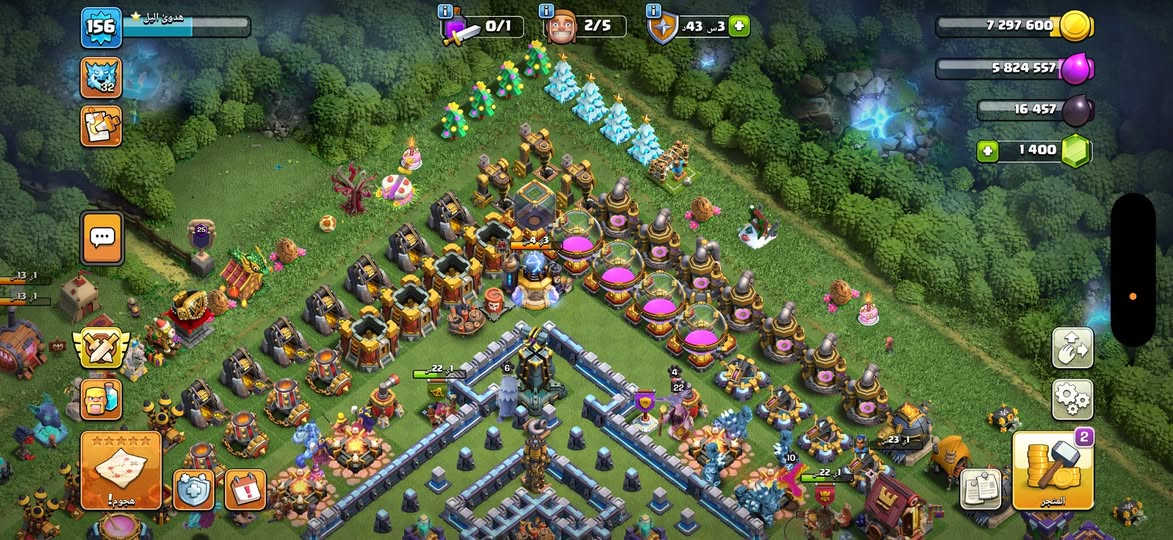Open the paper documents icon beside Shop
The width and height of the screenshot is (1173, 540).
click(981, 488)
